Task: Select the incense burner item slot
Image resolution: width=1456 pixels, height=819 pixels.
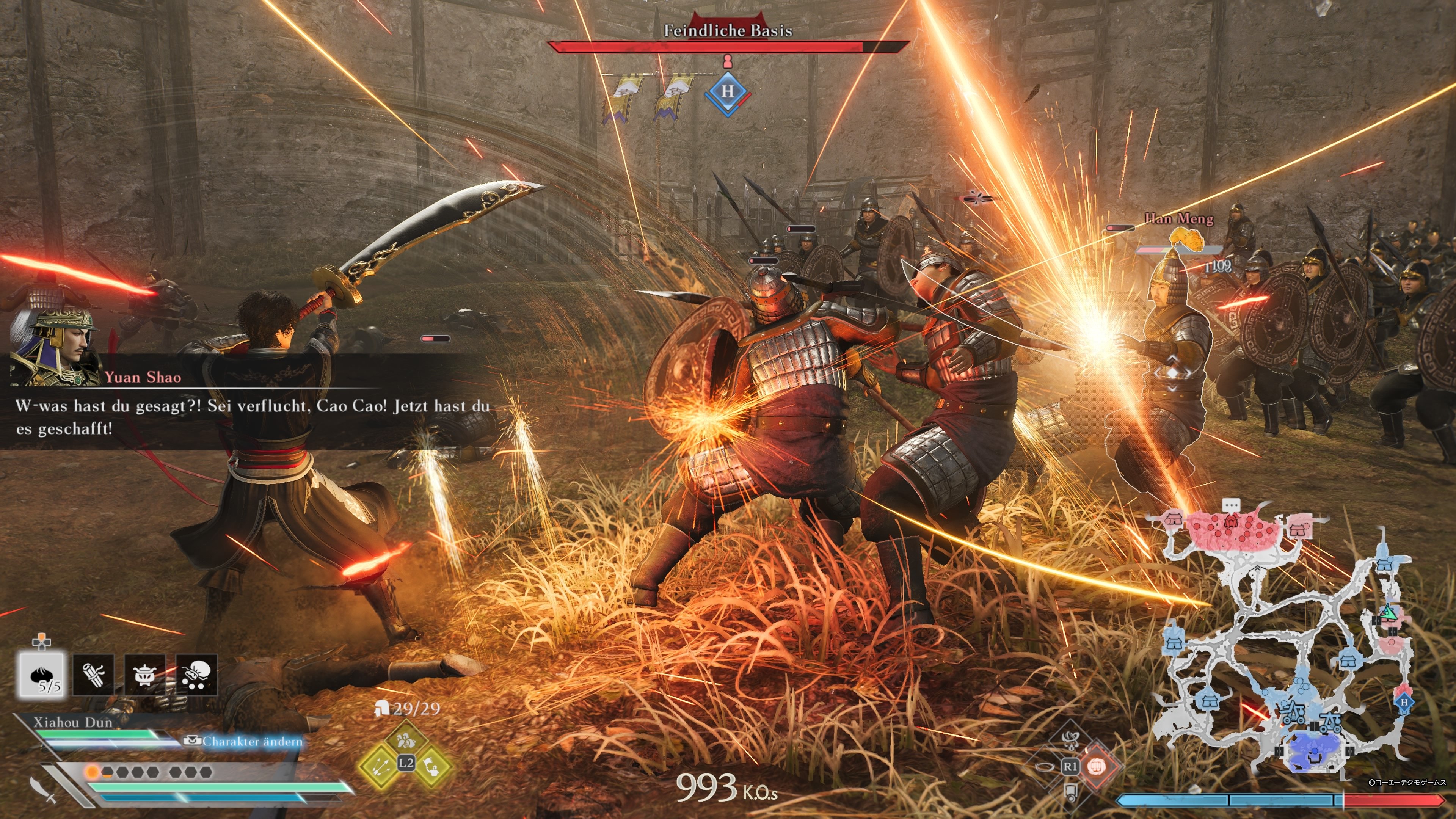Action: 145,675
